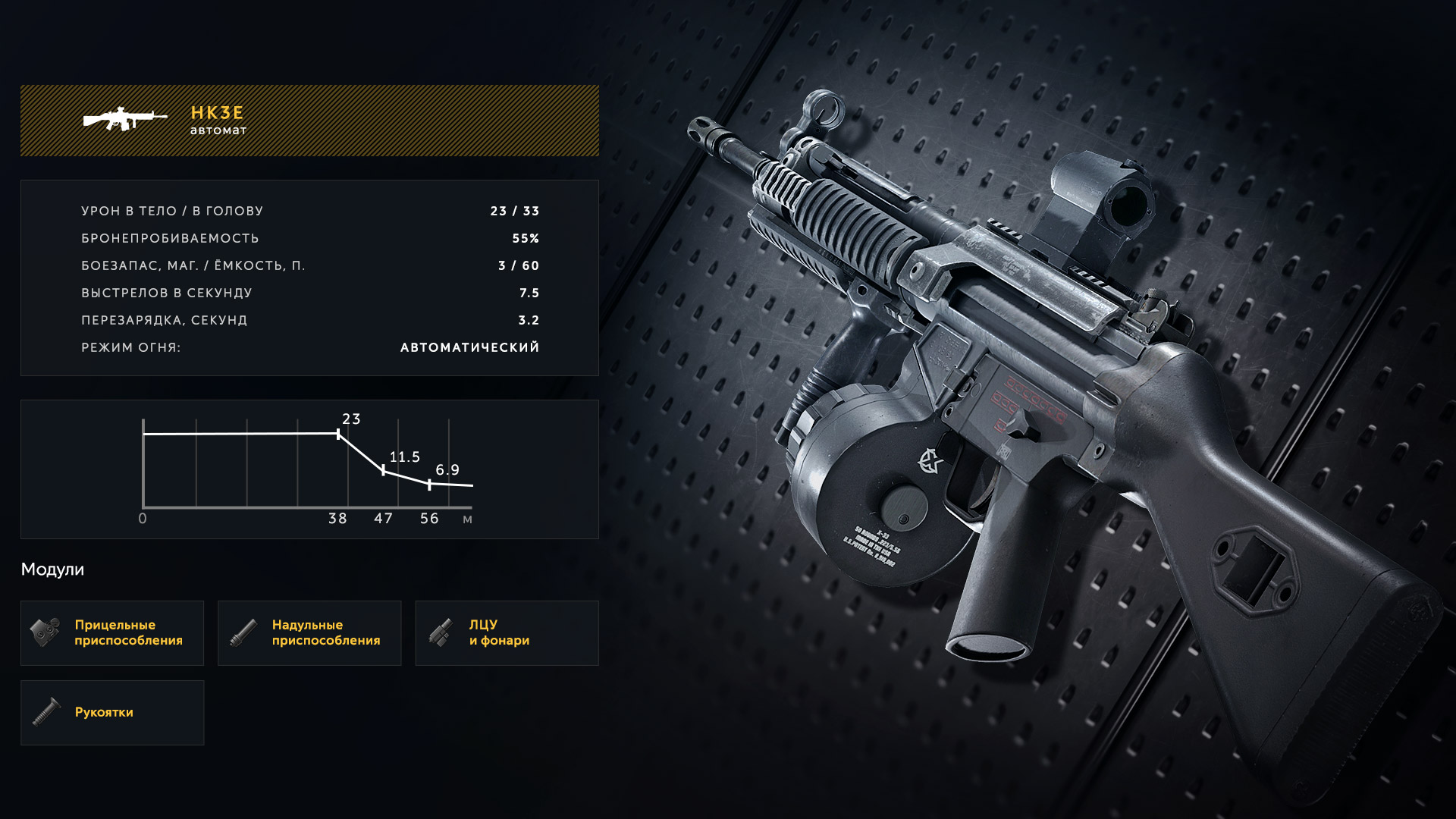This screenshot has height=819, width=1456.
Task: Open the Прицельные приспособления module category
Action: point(112,633)
